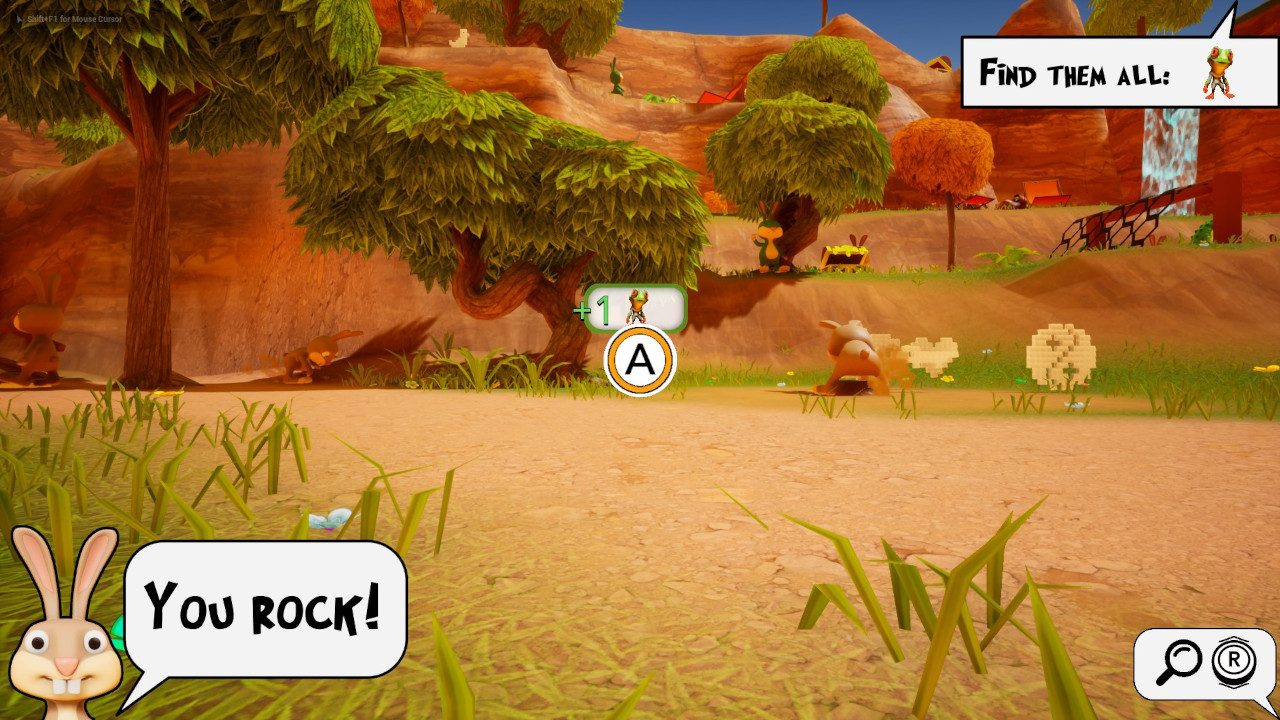Toggle the zoom mode via magnifier speech bubble

tap(1179, 661)
